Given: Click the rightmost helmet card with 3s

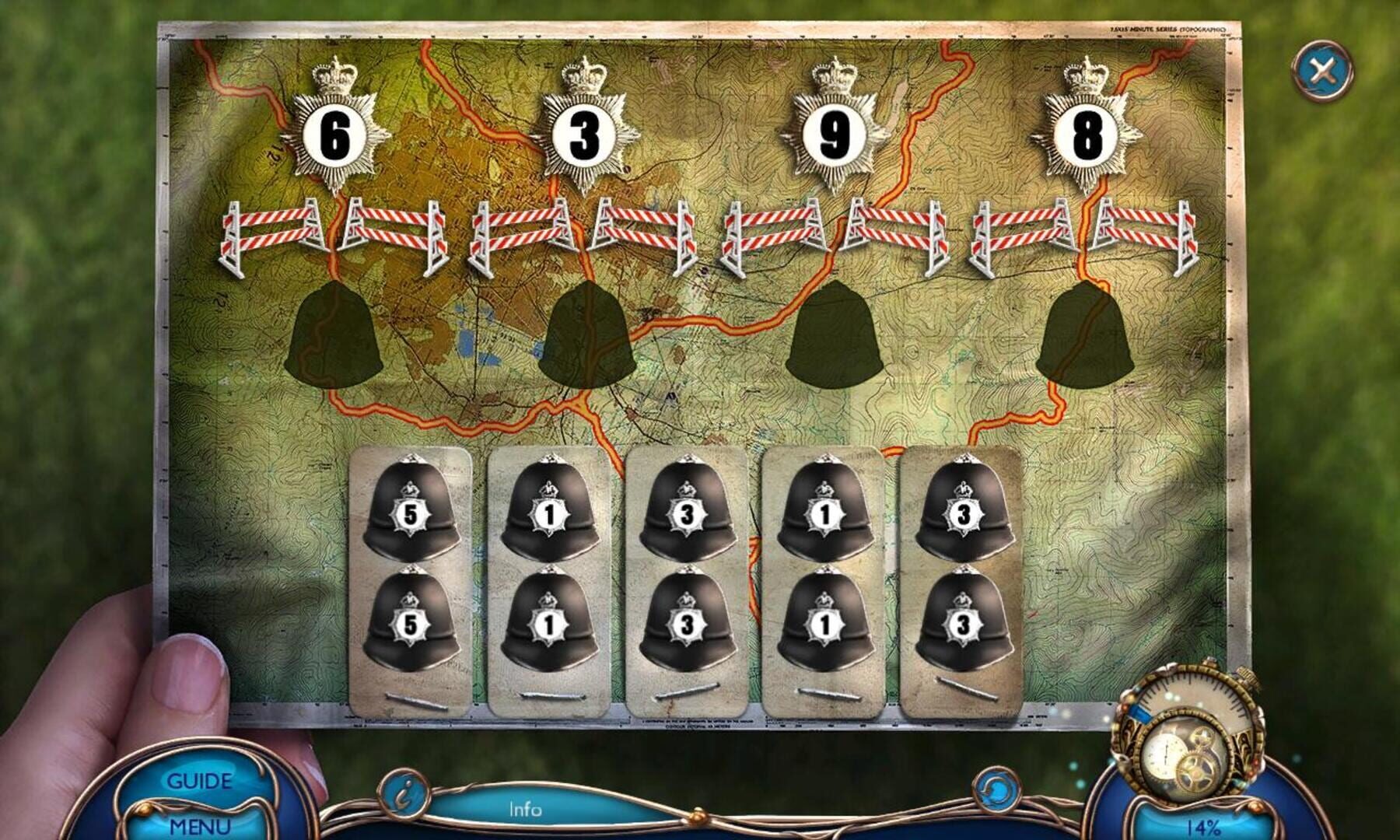Looking at the screenshot, I should [962, 576].
